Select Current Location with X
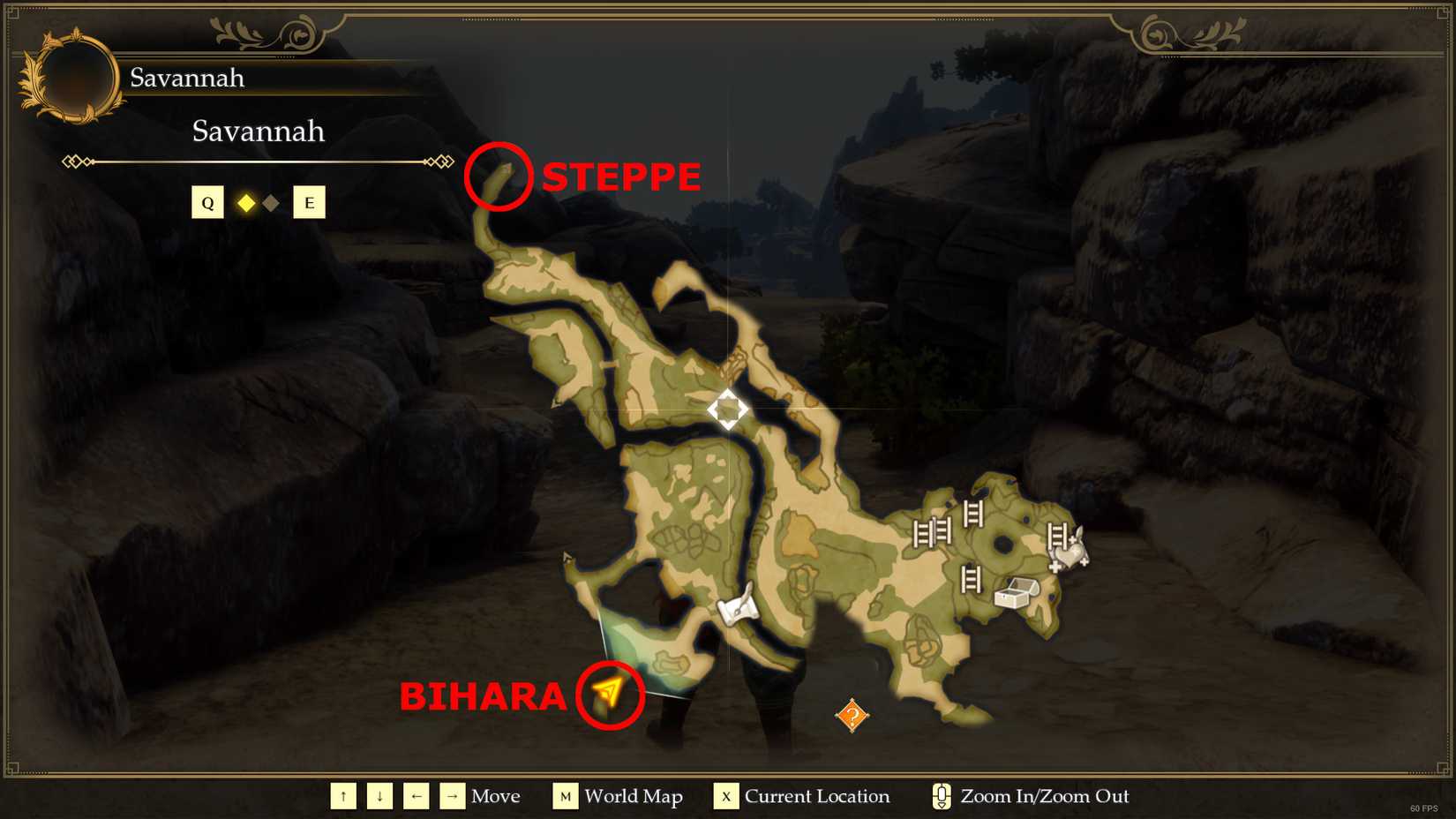 pos(725,796)
